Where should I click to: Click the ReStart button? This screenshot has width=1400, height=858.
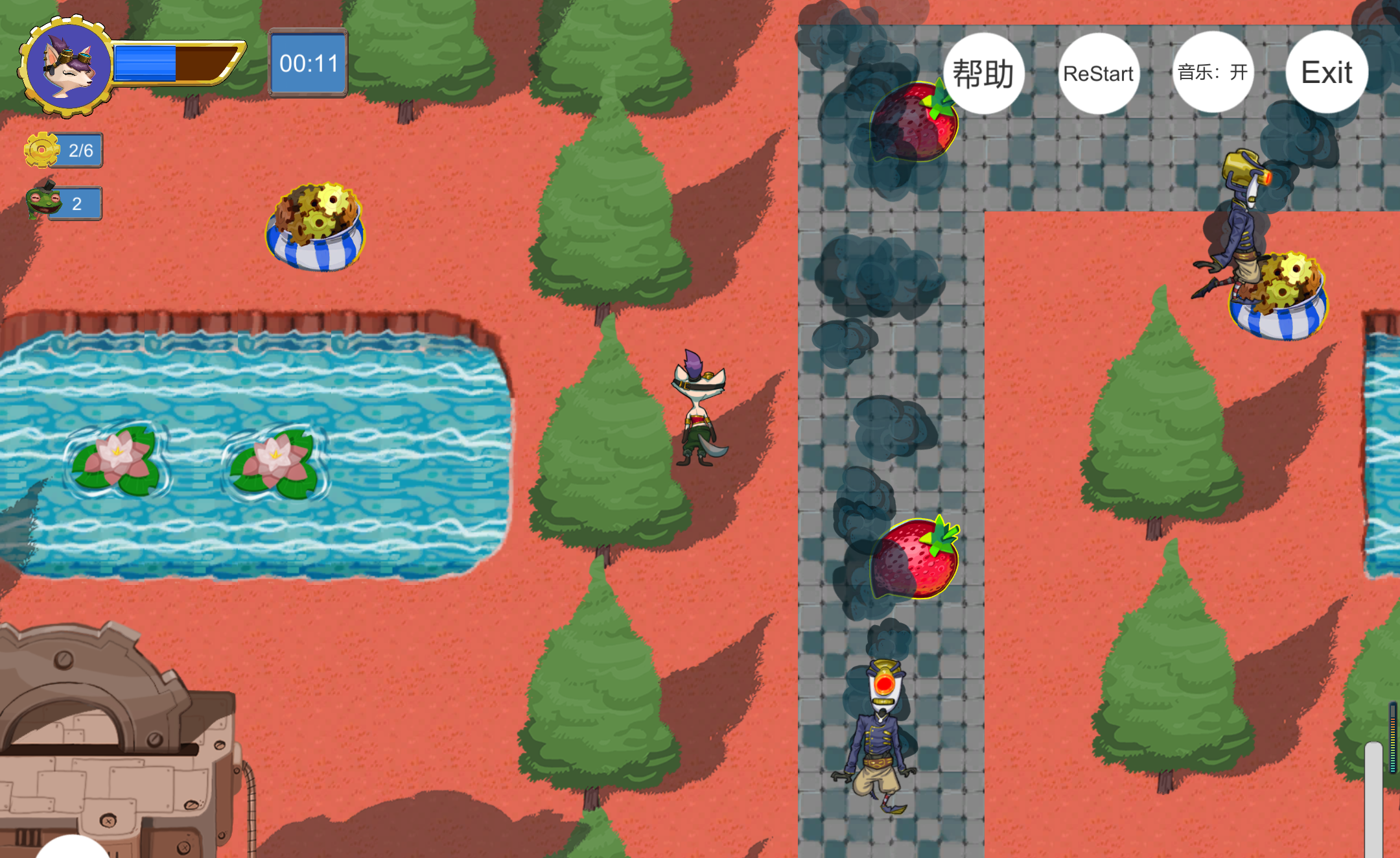click(x=1099, y=73)
